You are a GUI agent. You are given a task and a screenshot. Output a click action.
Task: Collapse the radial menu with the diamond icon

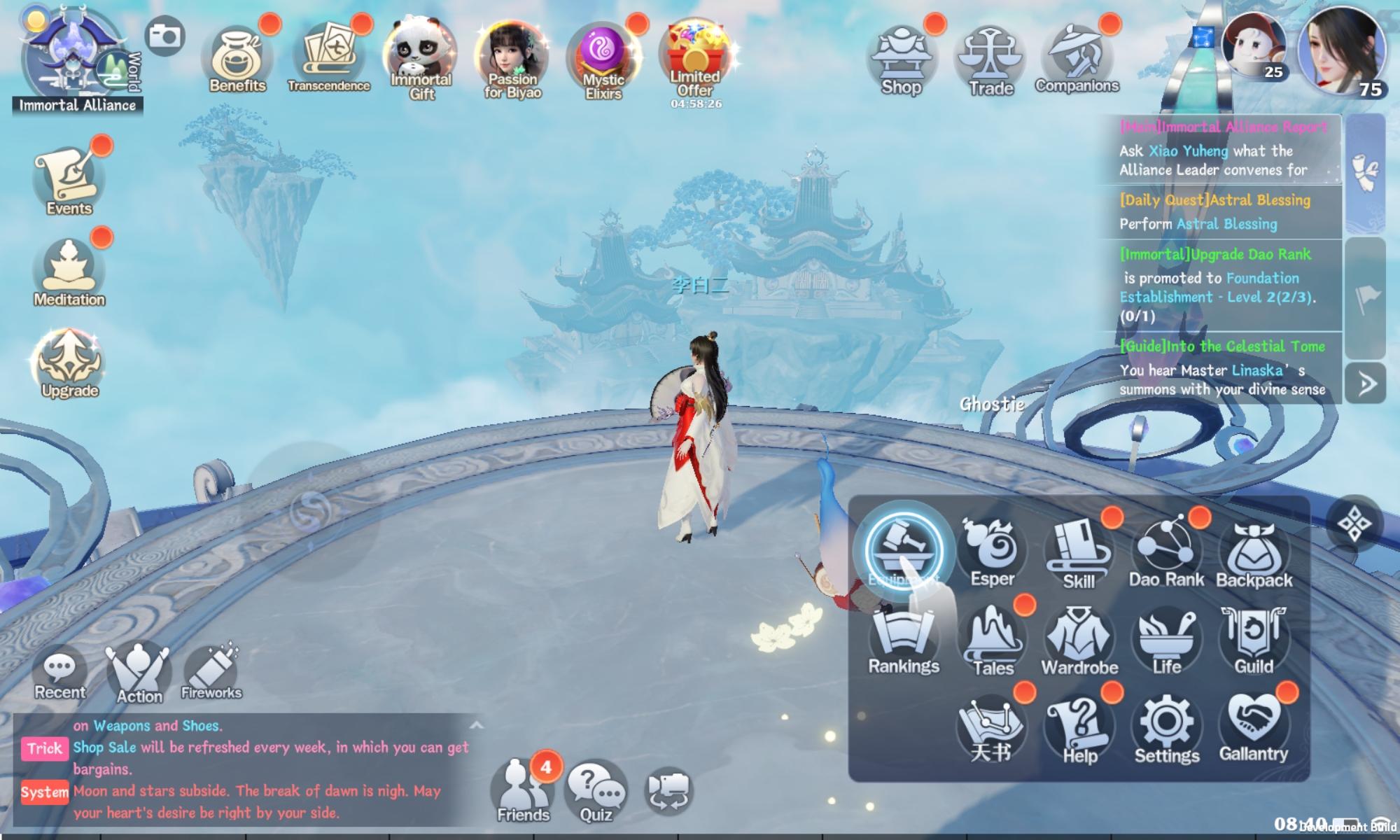pos(1357,521)
